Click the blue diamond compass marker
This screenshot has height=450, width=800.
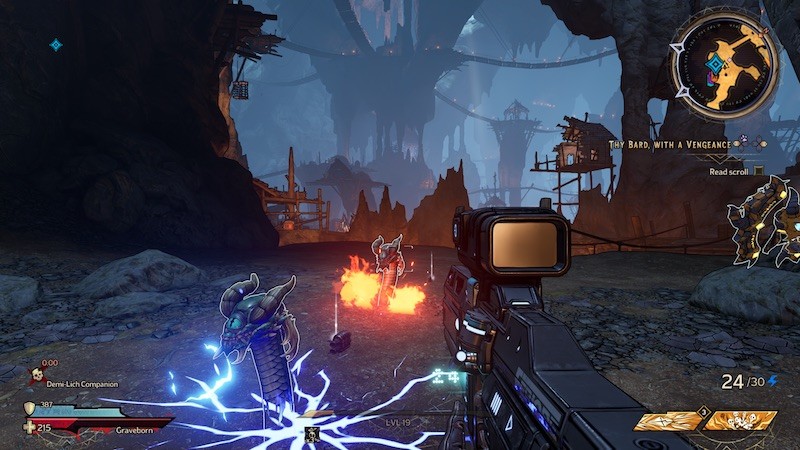[x=56, y=45]
